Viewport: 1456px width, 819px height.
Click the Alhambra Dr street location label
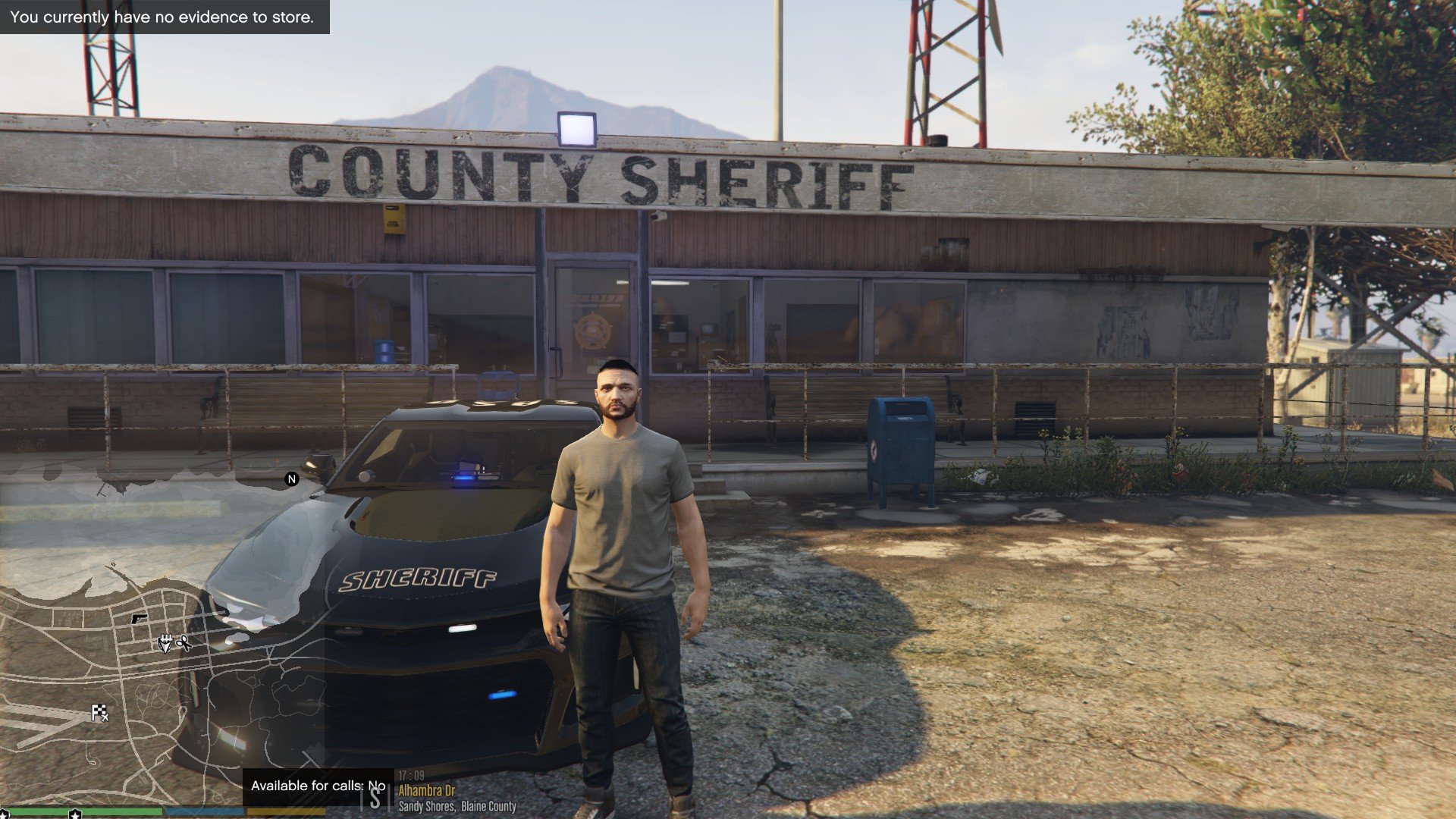[x=426, y=791]
